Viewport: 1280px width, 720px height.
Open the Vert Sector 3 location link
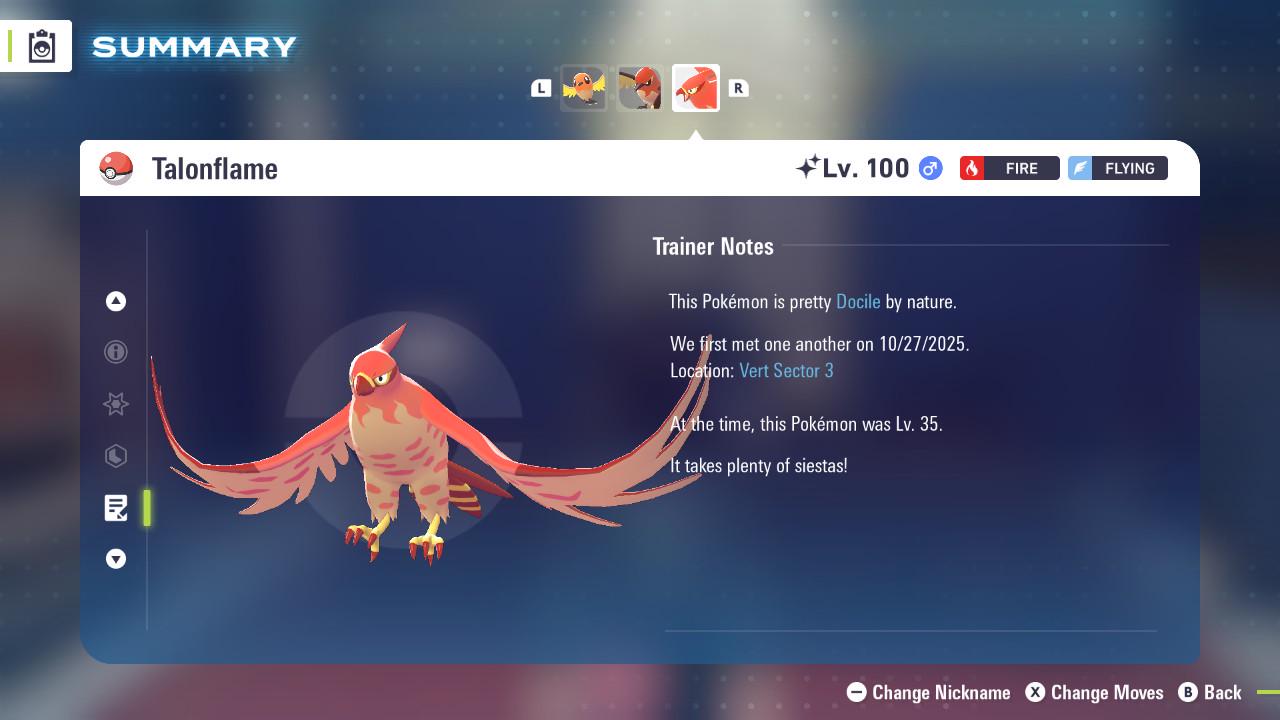pos(786,370)
